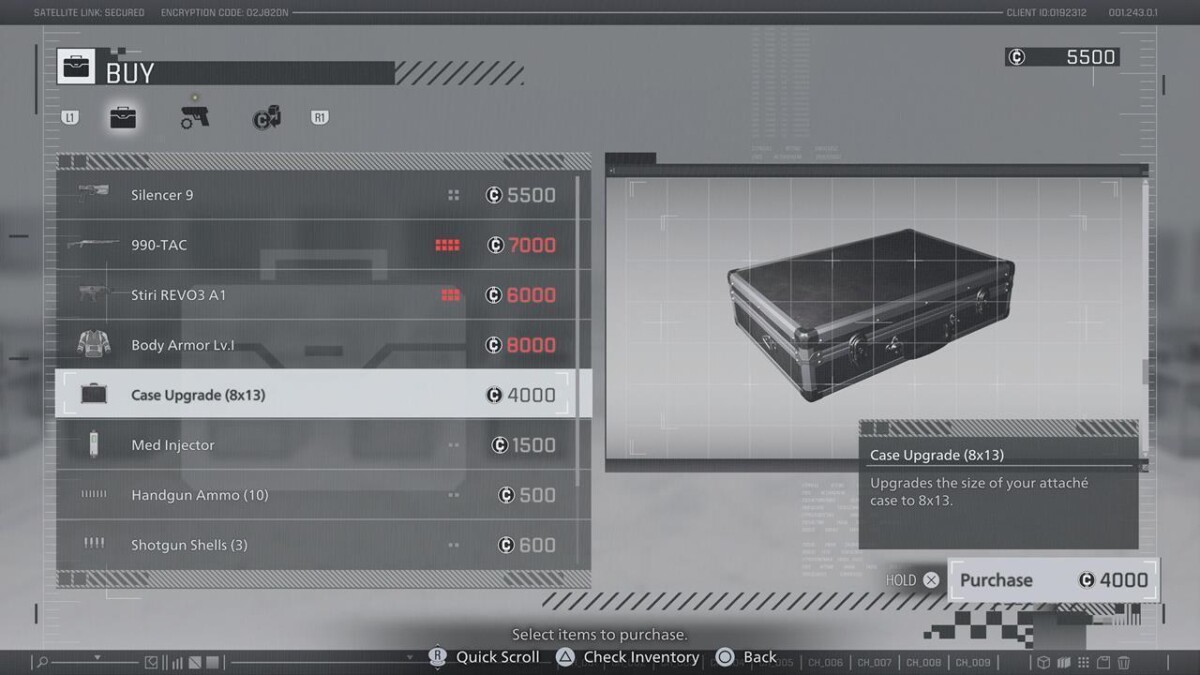Choose the 990-TAC shotgun listing

pyautogui.click(x=320, y=245)
